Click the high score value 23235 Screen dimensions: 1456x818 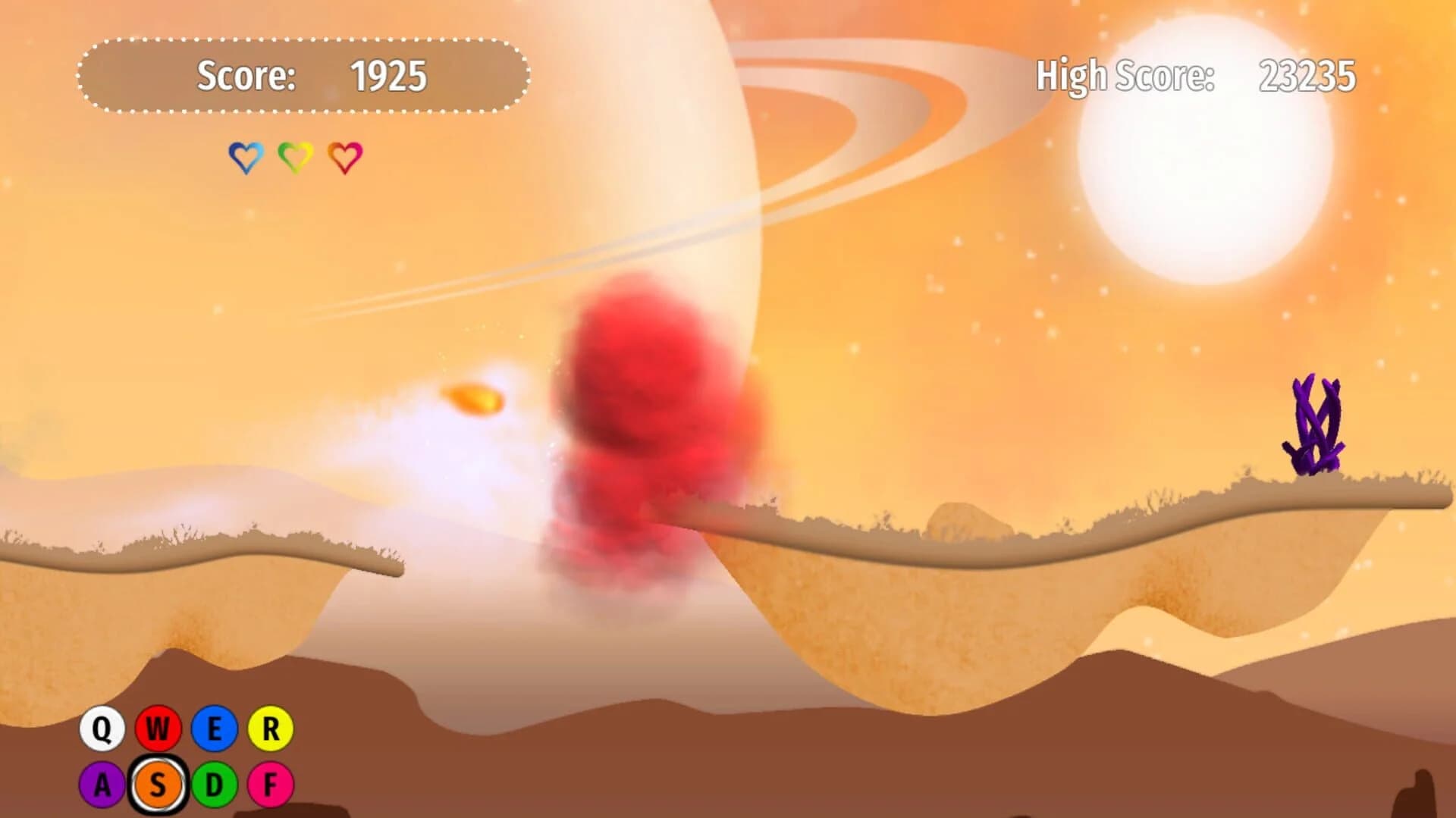pos(1308,76)
